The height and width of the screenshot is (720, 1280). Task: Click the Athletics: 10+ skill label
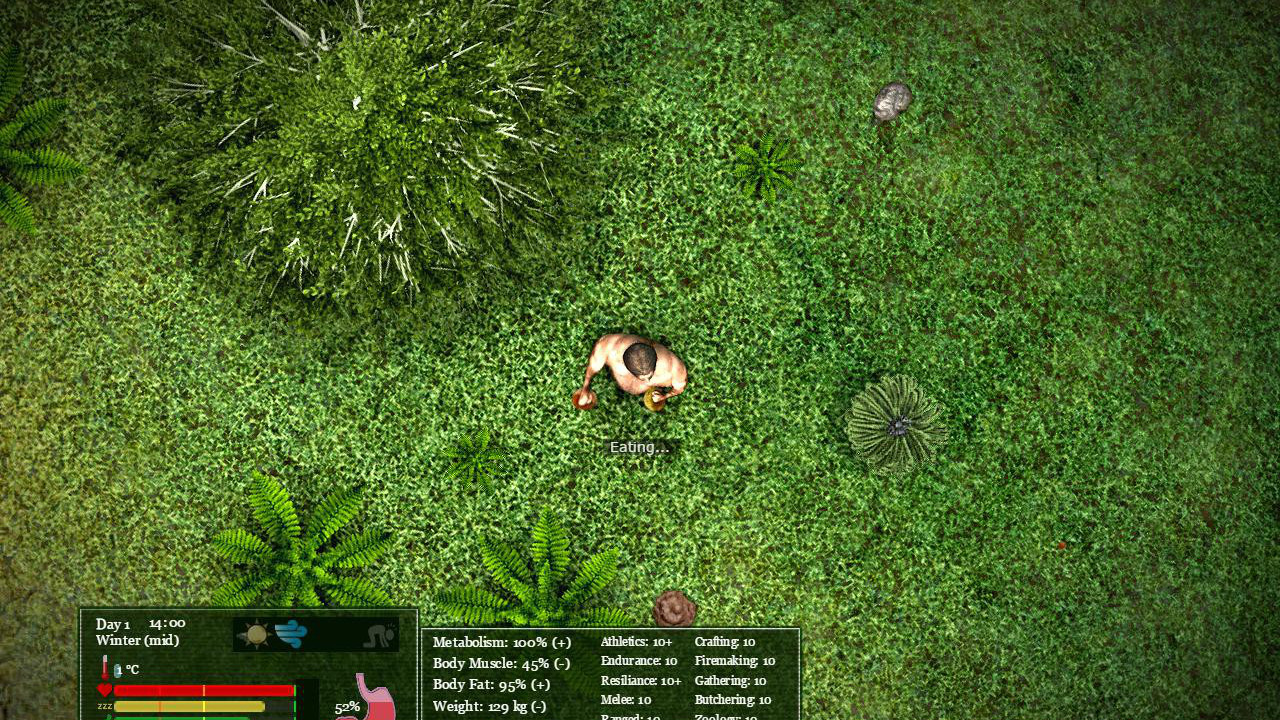(x=635, y=642)
